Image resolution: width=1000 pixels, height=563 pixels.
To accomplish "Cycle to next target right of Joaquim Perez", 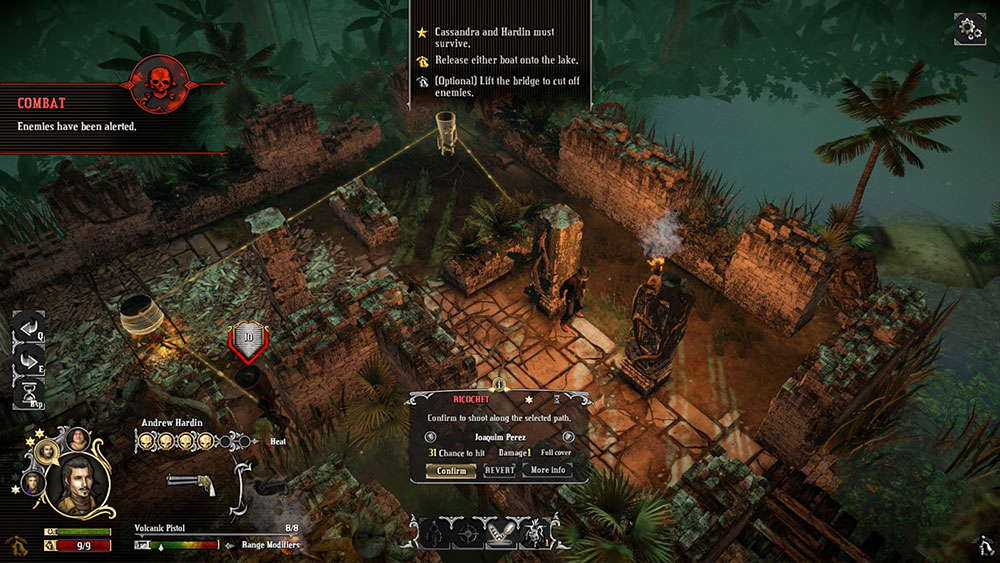I will pos(568,436).
